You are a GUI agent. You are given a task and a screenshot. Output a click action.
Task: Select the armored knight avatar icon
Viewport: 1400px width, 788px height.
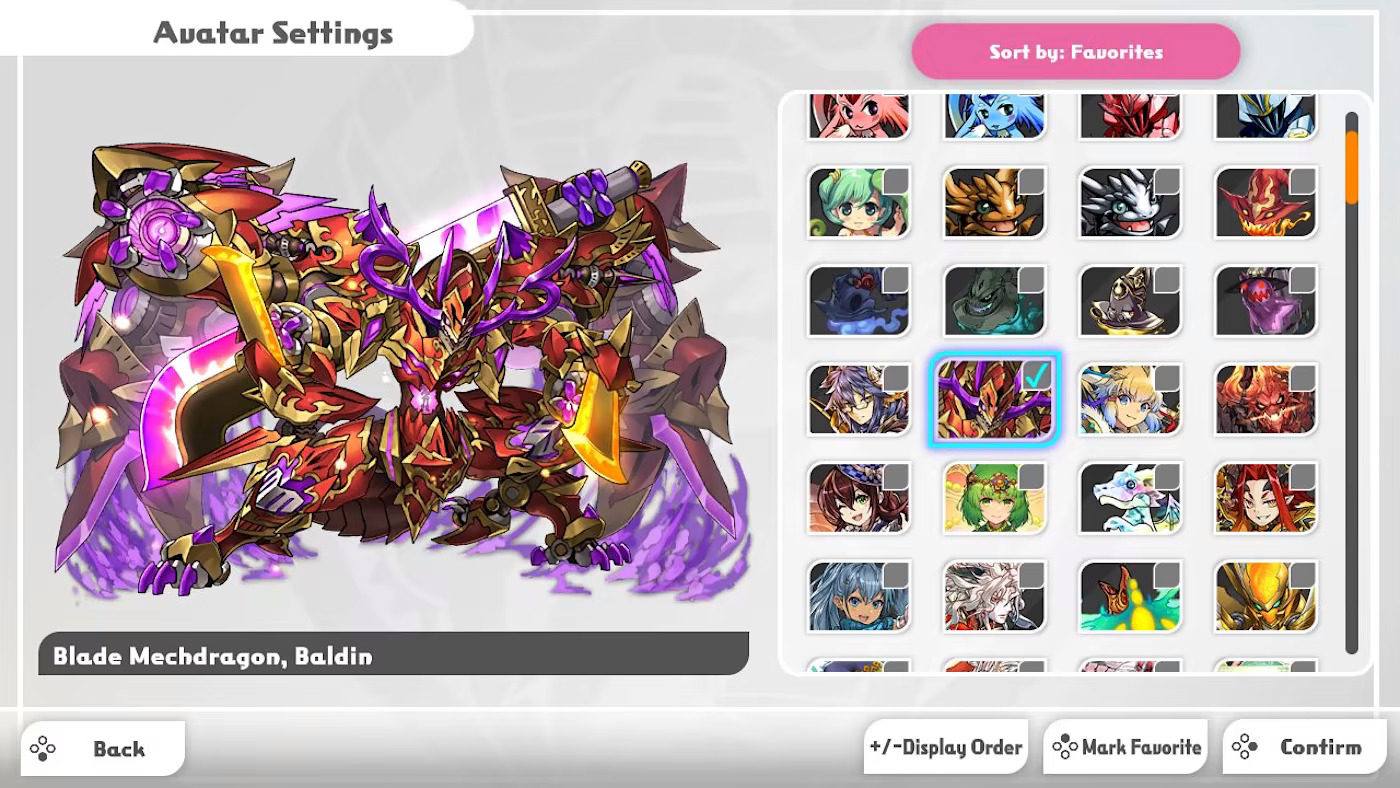(1265, 115)
